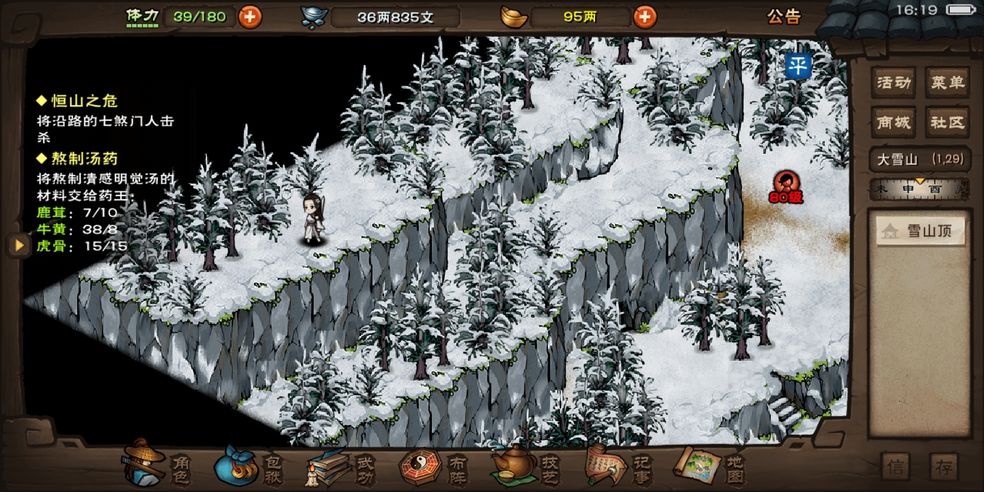The height and width of the screenshot is (492, 984).
Task: Tap the plus button beside 95两 gold
Action: (645, 16)
